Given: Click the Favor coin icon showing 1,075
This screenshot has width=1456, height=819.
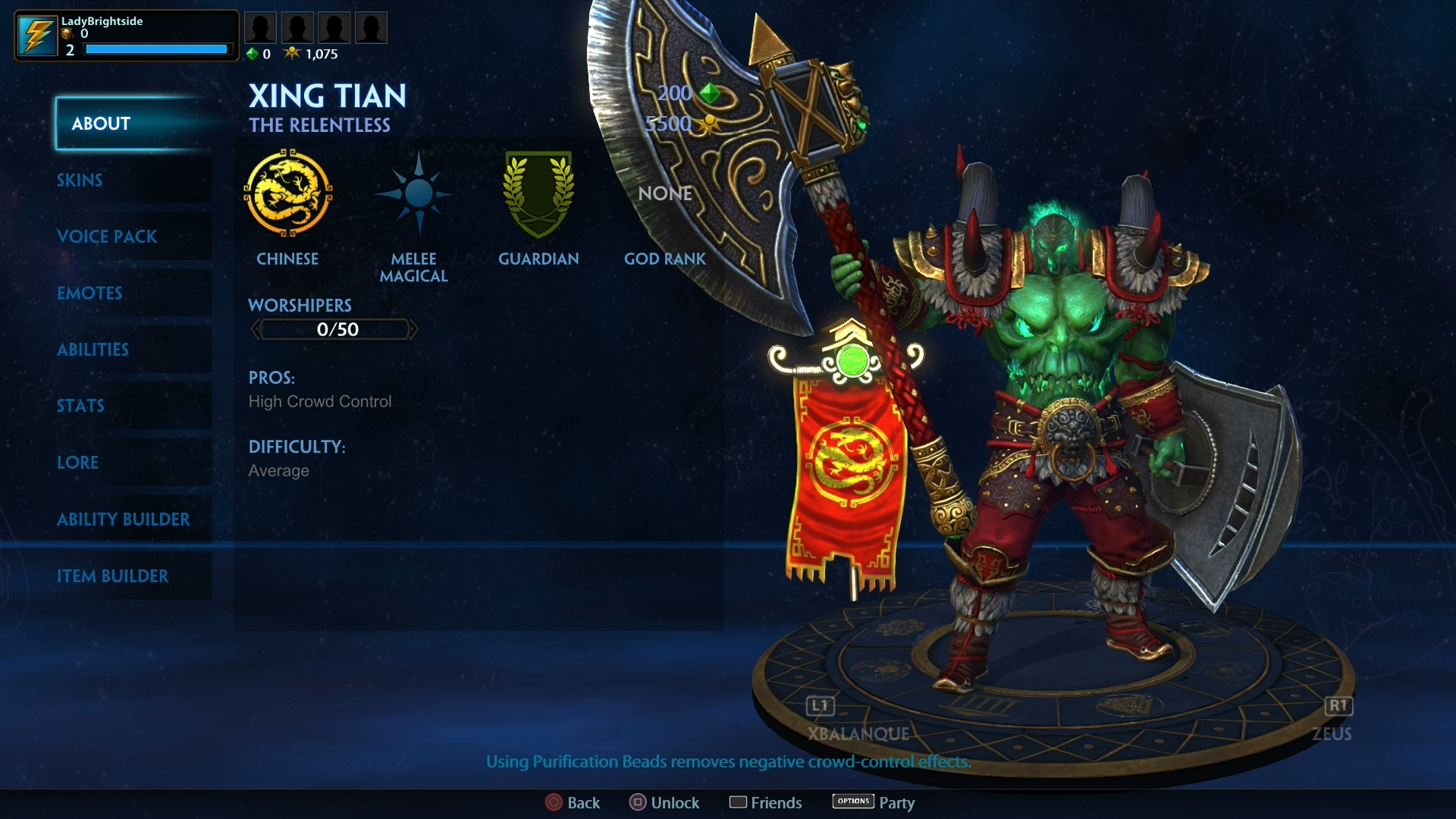Looking at the screenshot, I should (292, 53).
